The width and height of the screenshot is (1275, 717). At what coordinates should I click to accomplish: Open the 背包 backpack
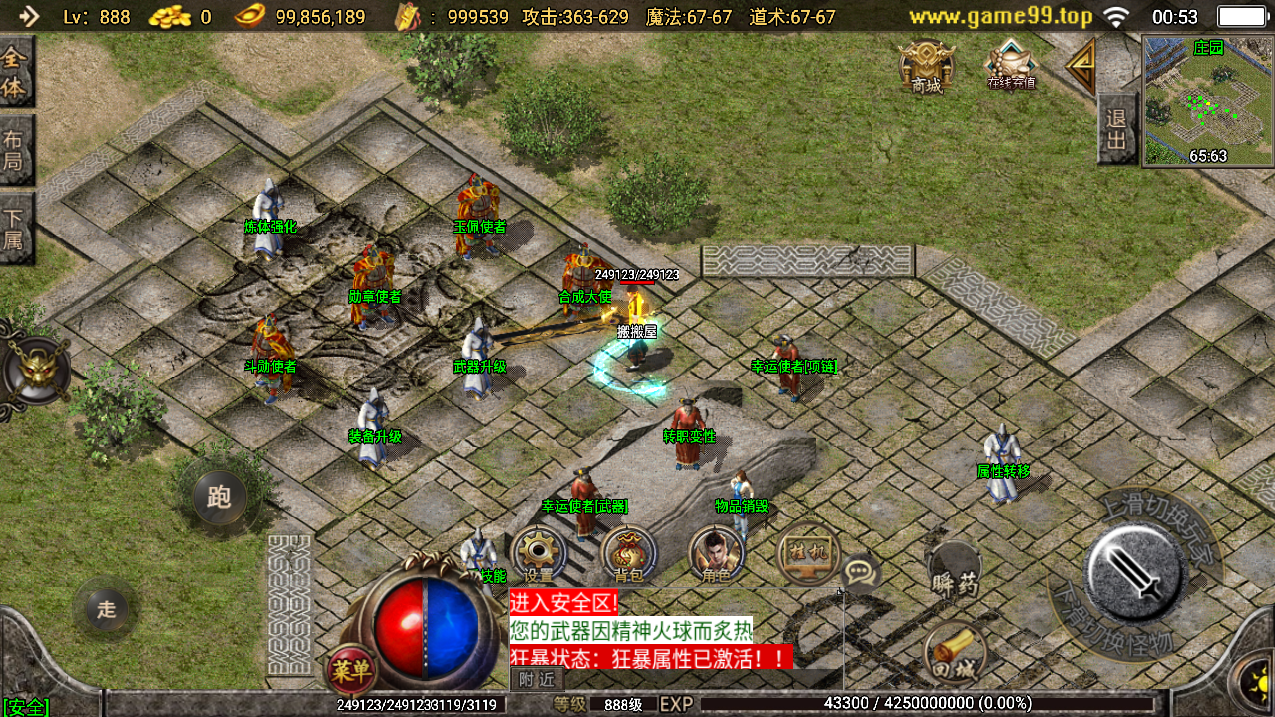click(x=629, y=553)
